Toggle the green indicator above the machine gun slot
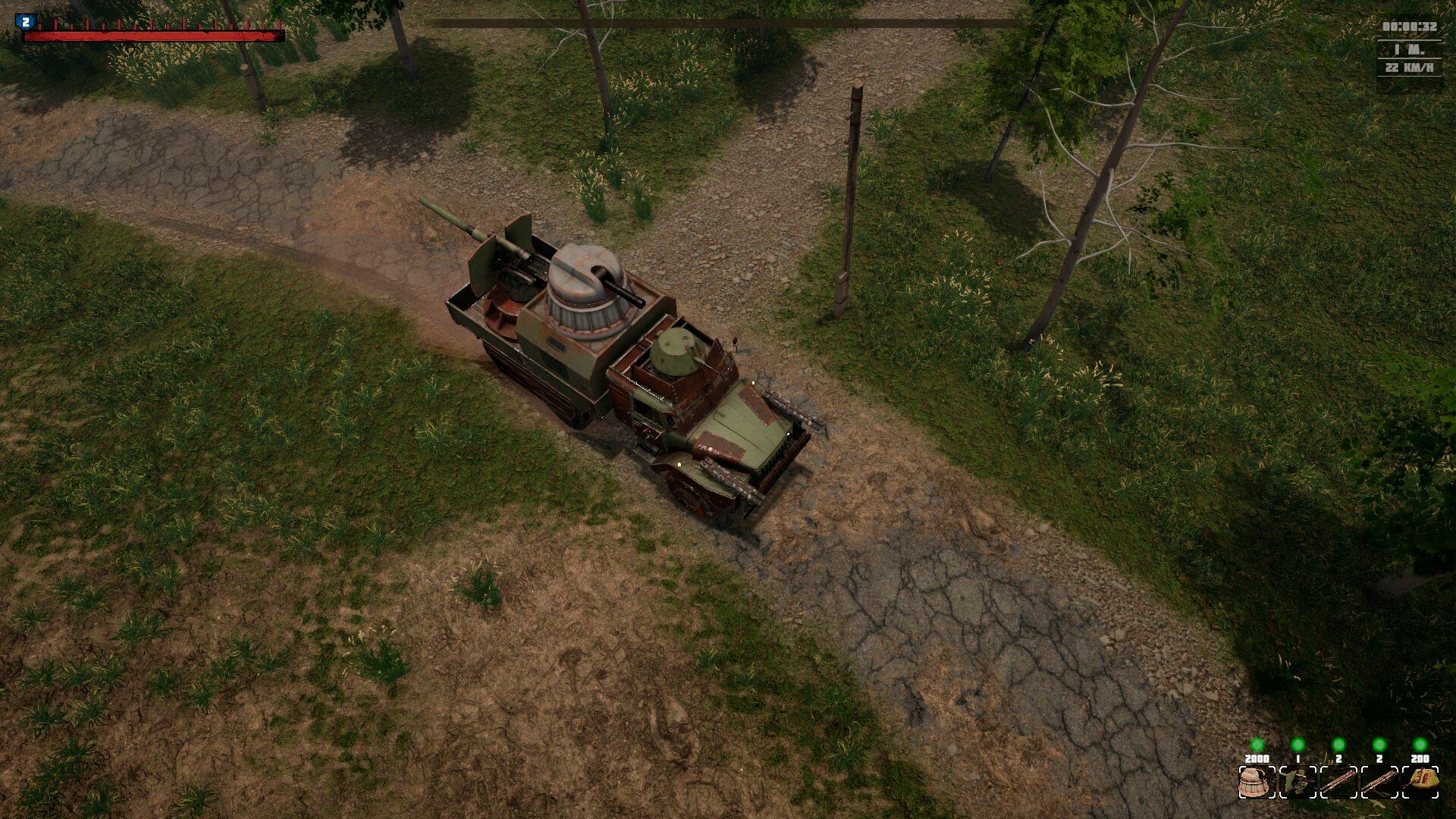This screenshot has width=1456, height=819. [1338, 744]
